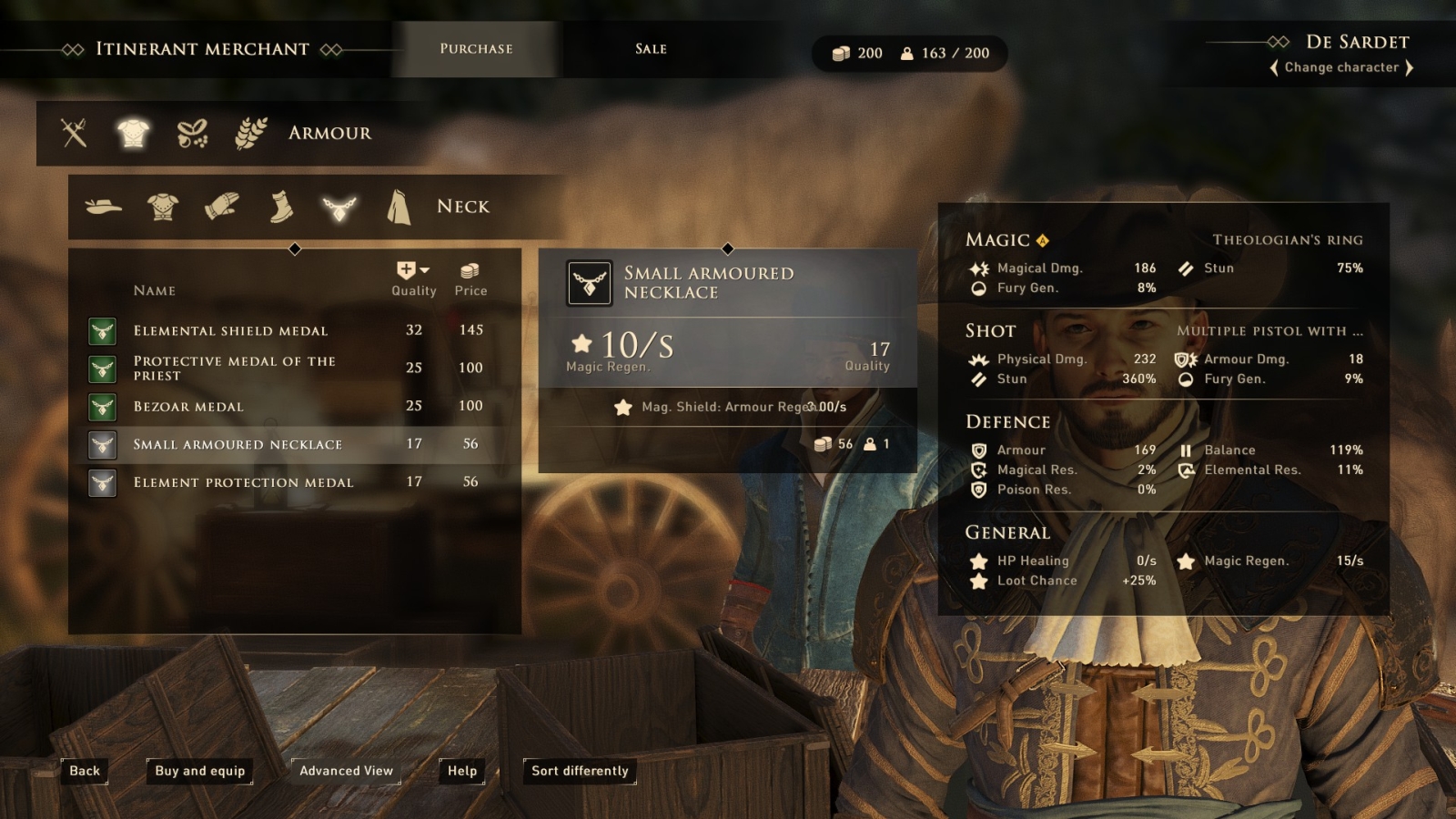Switch to the next character with right arrow
This screenshot has height=819, width=1456.
click(1410, 67)
